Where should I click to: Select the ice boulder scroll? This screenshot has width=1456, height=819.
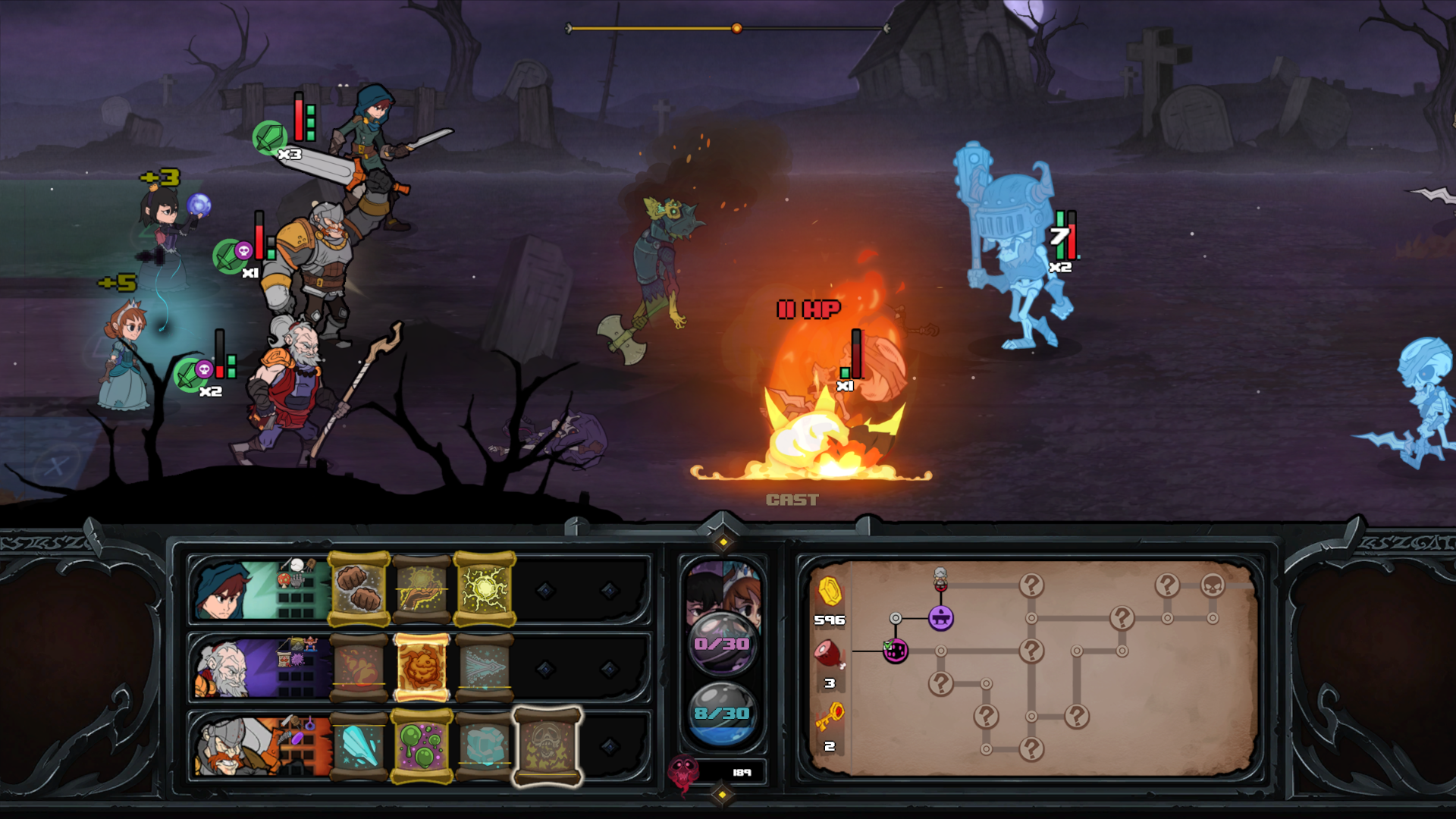click(x=485, y=746)
